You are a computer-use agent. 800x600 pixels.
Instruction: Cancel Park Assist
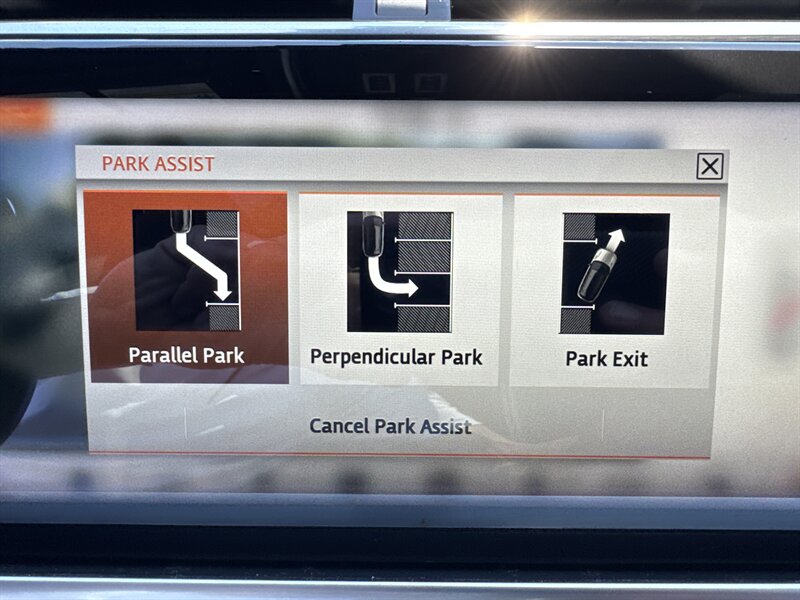click(x=391, y=425)
